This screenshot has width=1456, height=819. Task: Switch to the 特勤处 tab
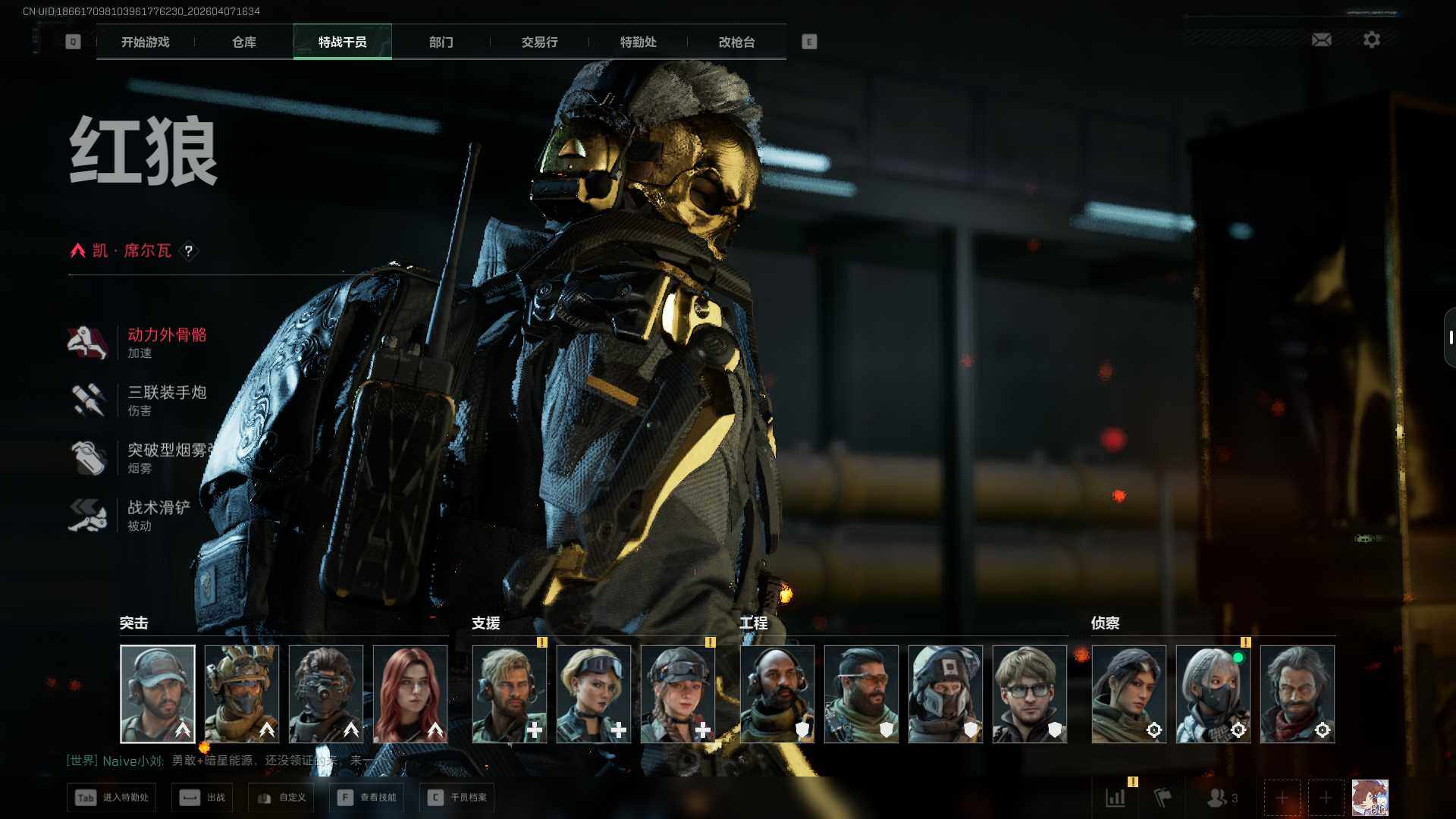point(639,42)
